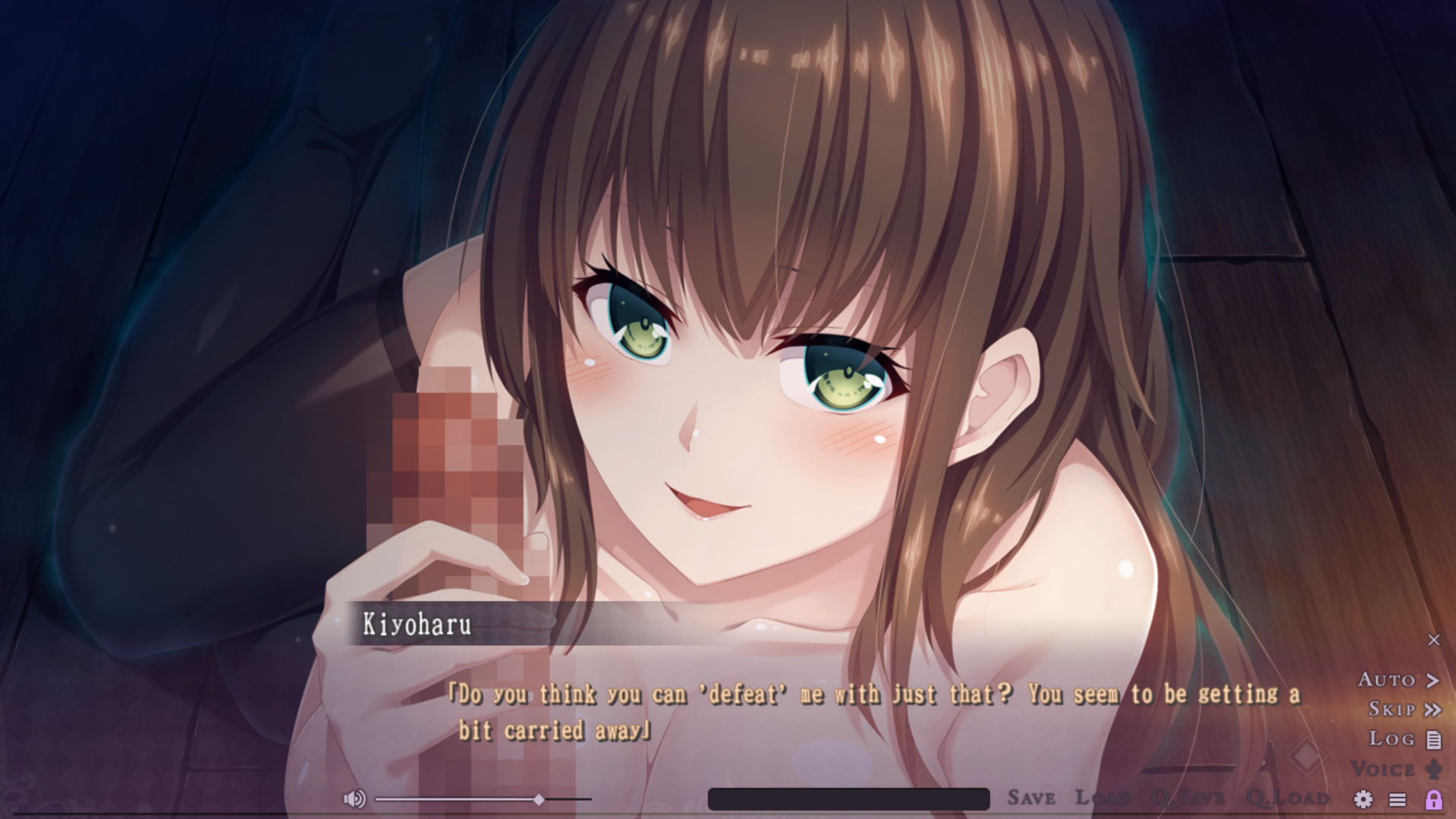Click the black seek bar at bottom center
1456x819 pixels.
tap(849, 799)
